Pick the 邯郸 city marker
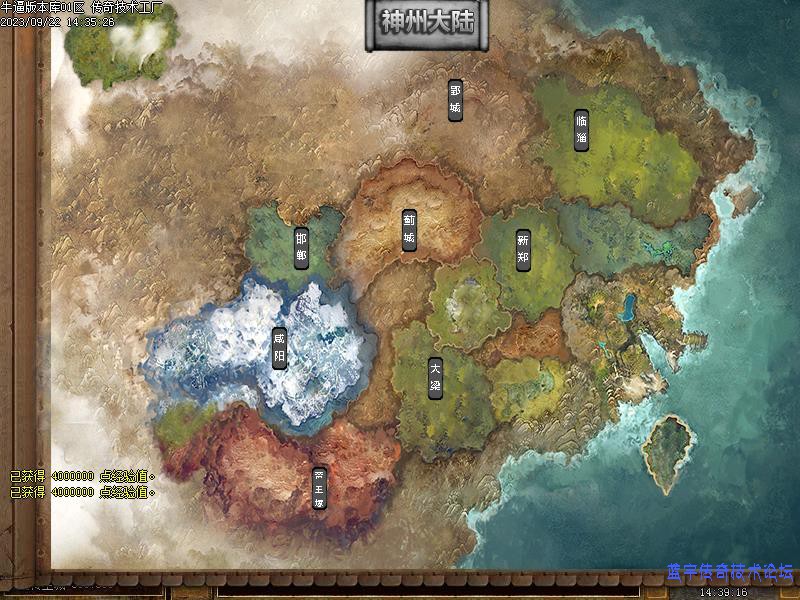 coord(301,246)
